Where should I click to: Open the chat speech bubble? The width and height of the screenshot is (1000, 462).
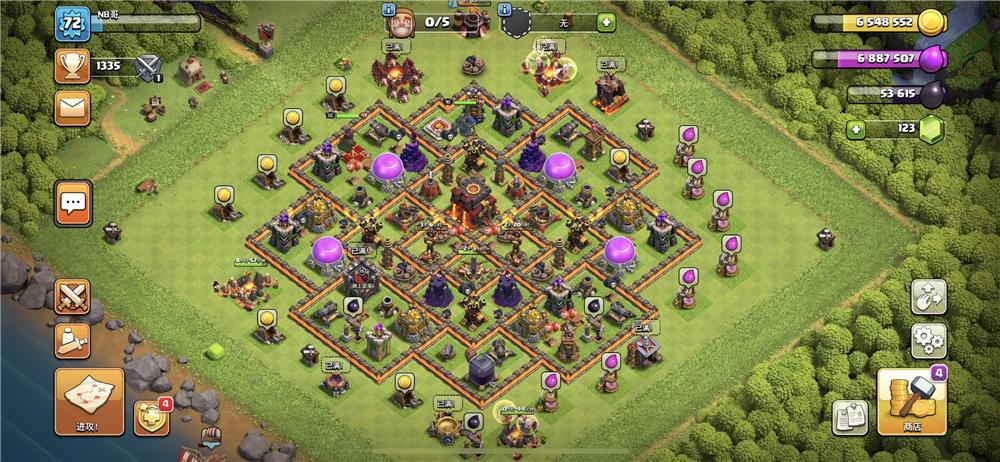pyautogui.click(x=73, y=204)
